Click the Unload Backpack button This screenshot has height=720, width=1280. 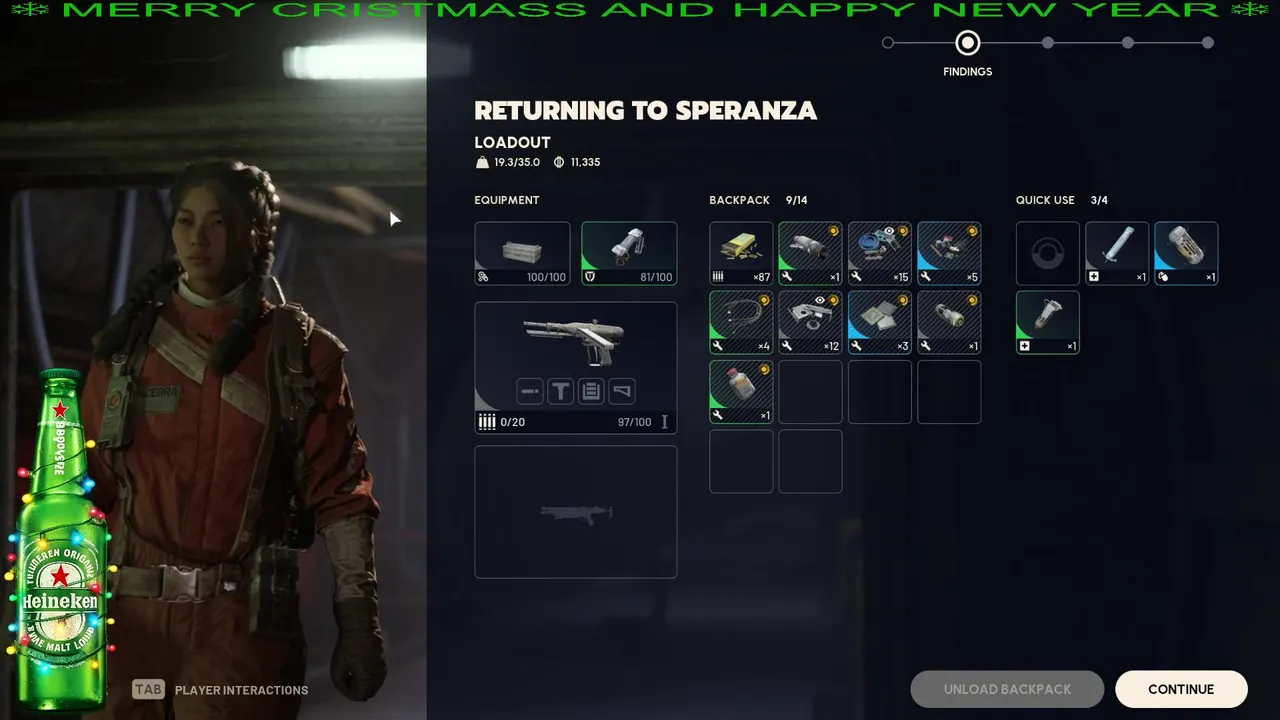pyautogui.click(x=1007, y=689)
